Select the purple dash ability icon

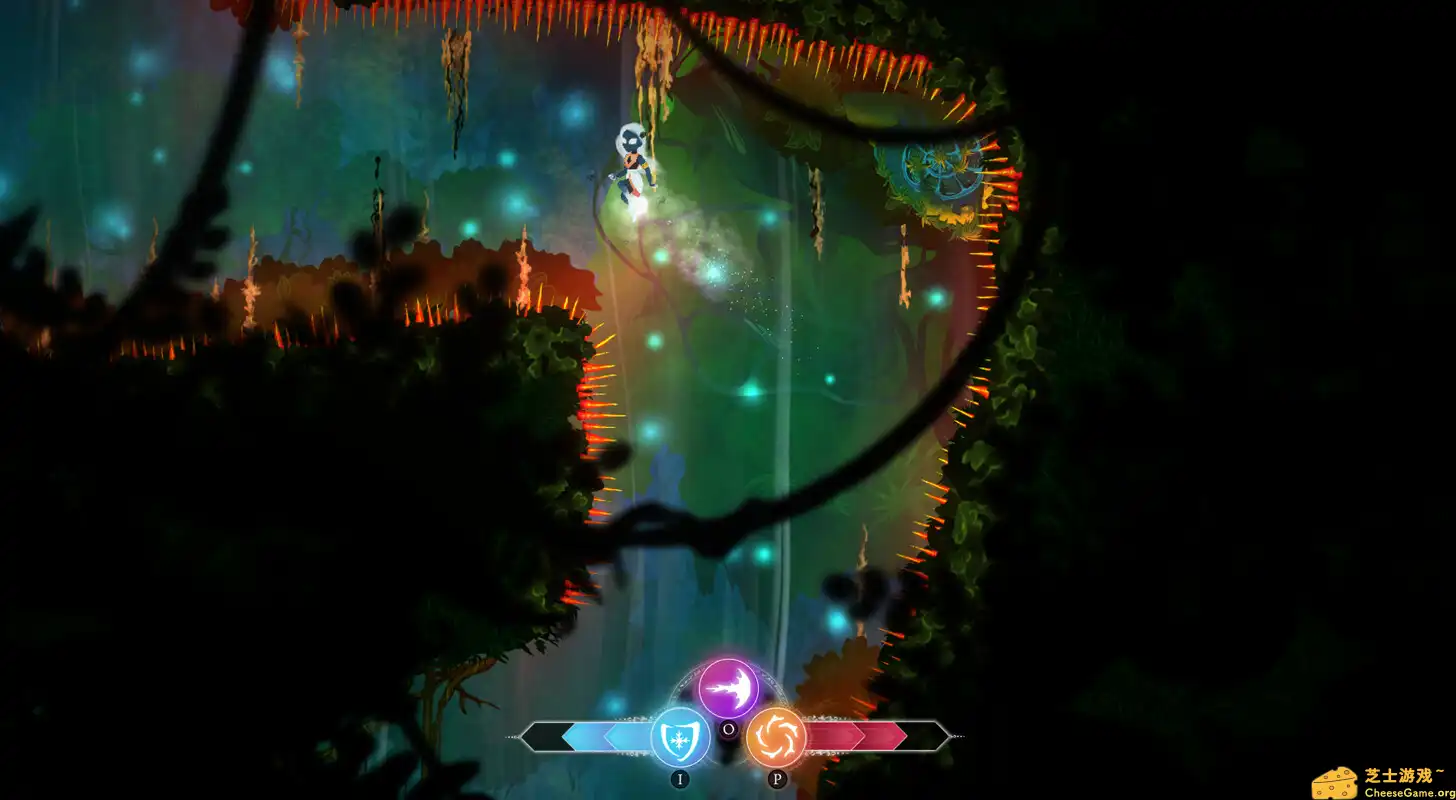[x=728, y=690]
